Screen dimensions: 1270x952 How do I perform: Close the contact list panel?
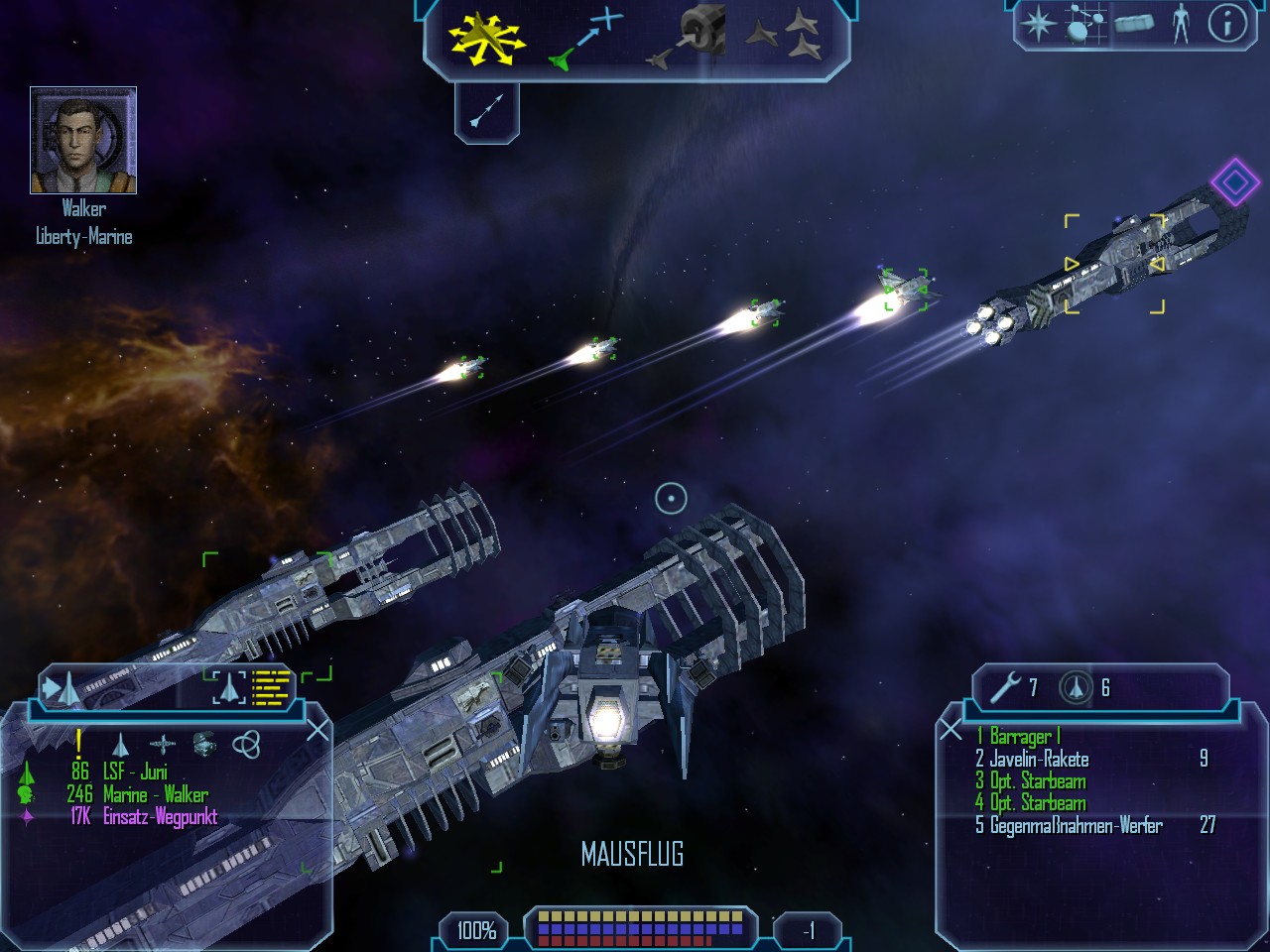tap(317, 731)
